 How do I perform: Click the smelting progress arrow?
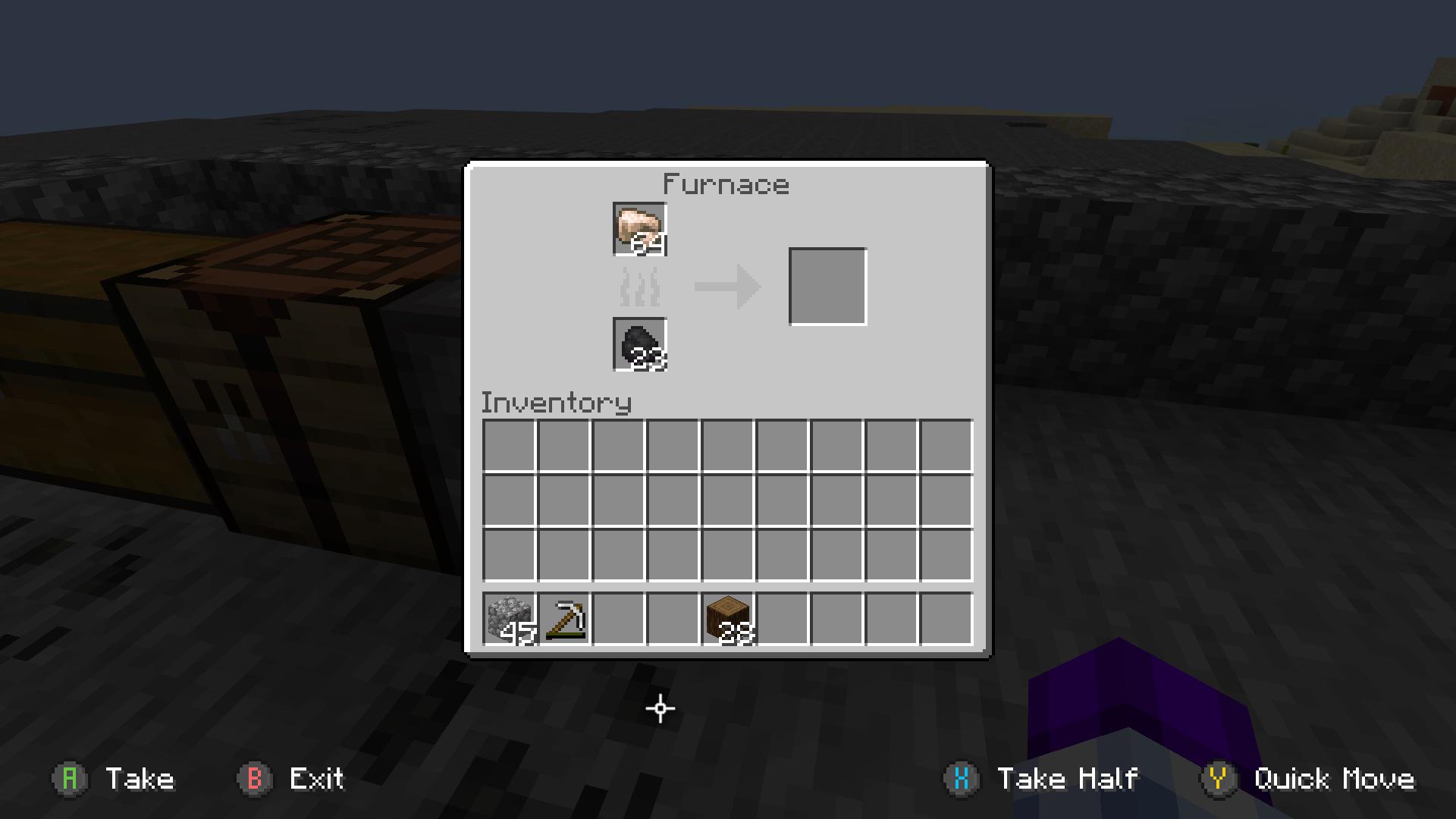click(726, 288)
